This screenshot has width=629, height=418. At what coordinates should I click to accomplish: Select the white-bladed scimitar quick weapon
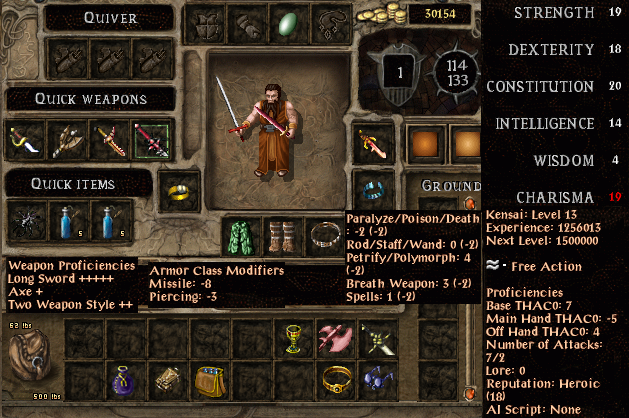23,141
